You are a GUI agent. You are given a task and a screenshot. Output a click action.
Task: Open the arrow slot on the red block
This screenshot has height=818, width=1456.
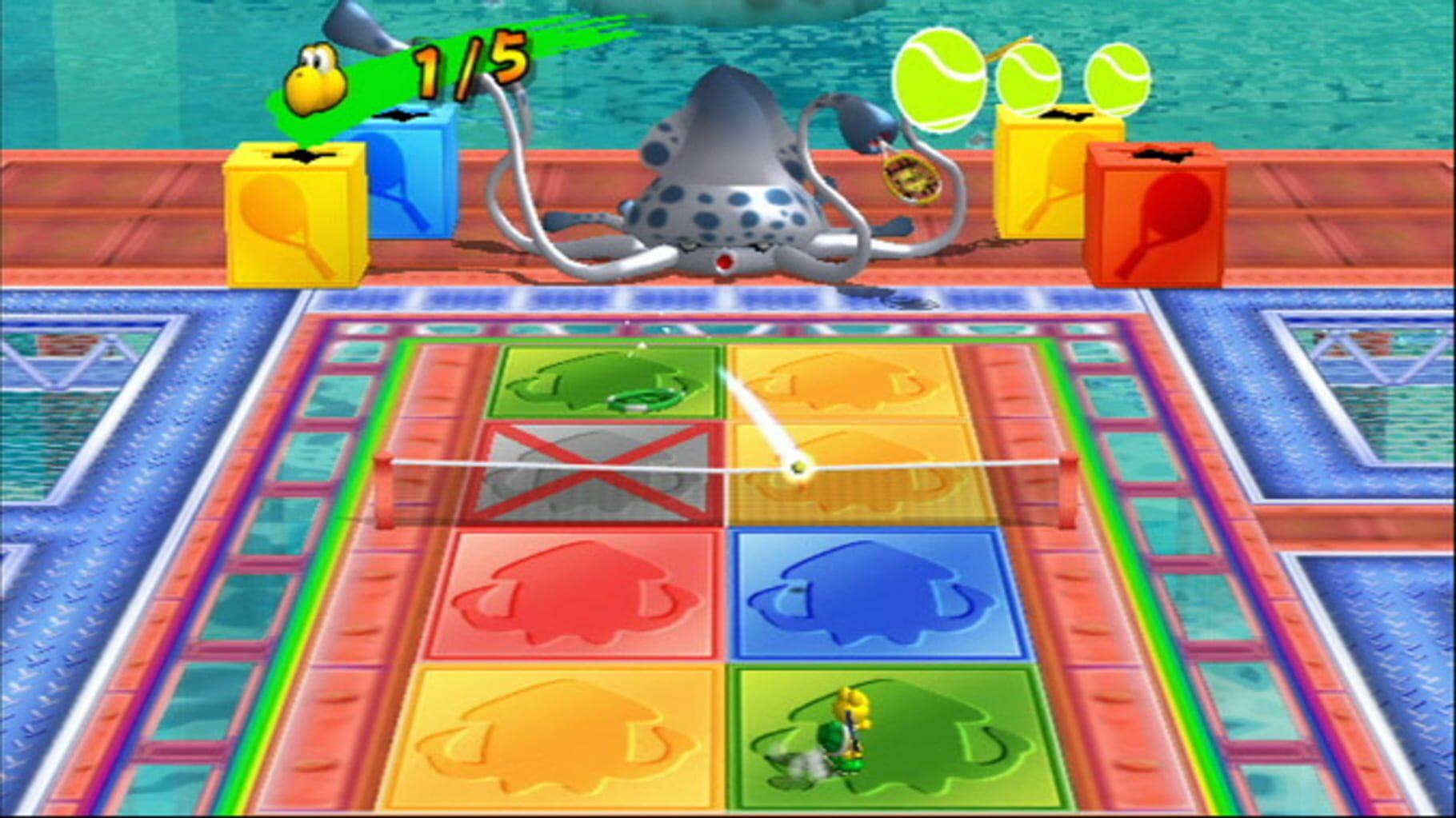click(1160, 152)
